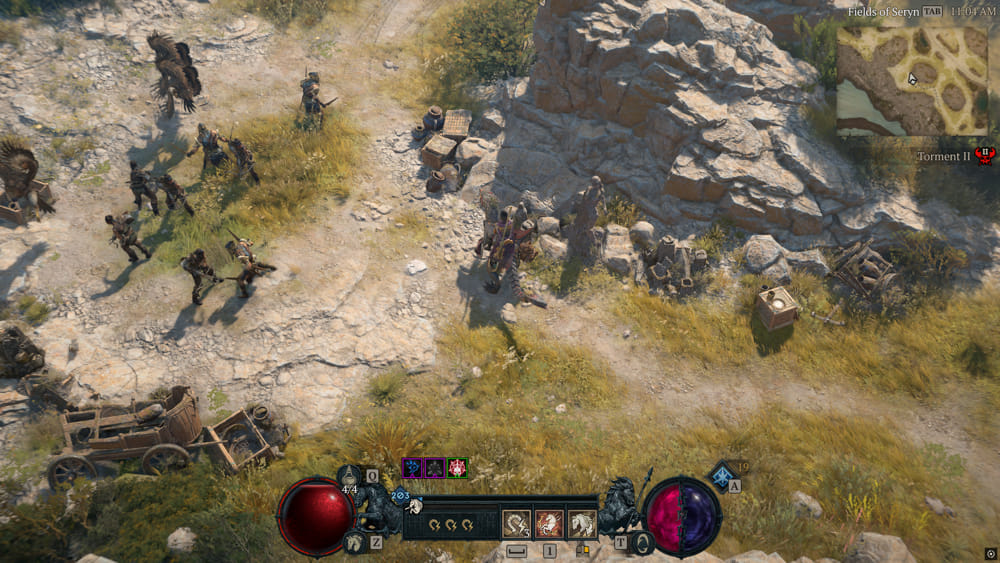Viewport: 1000px width, 563px height.
Task: Trigger the red rearing horse skill
Action: [x=549, y=523]
